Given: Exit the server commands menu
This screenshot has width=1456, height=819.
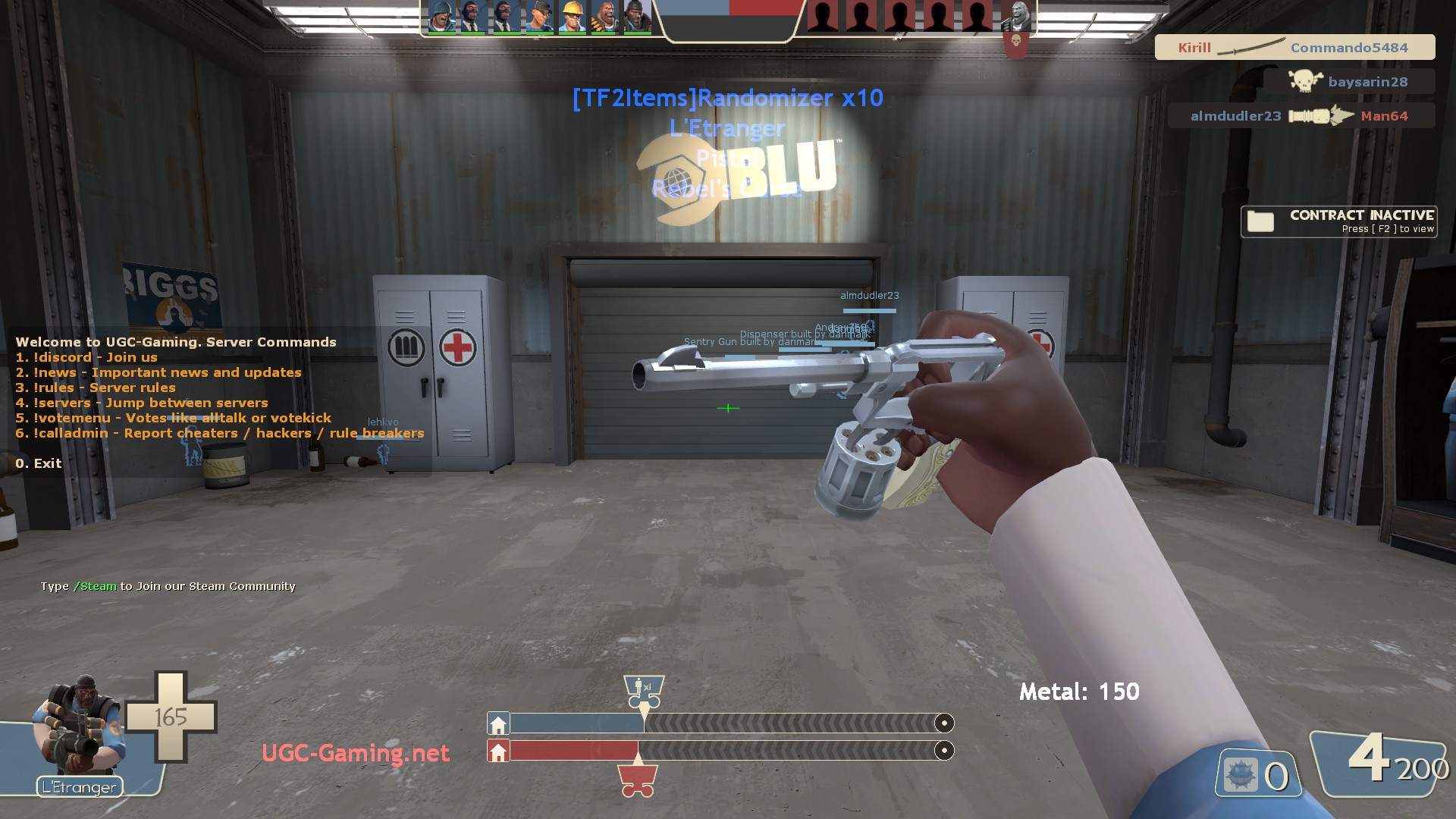Looking at the screenshot, I should click(x=39, y=463).
